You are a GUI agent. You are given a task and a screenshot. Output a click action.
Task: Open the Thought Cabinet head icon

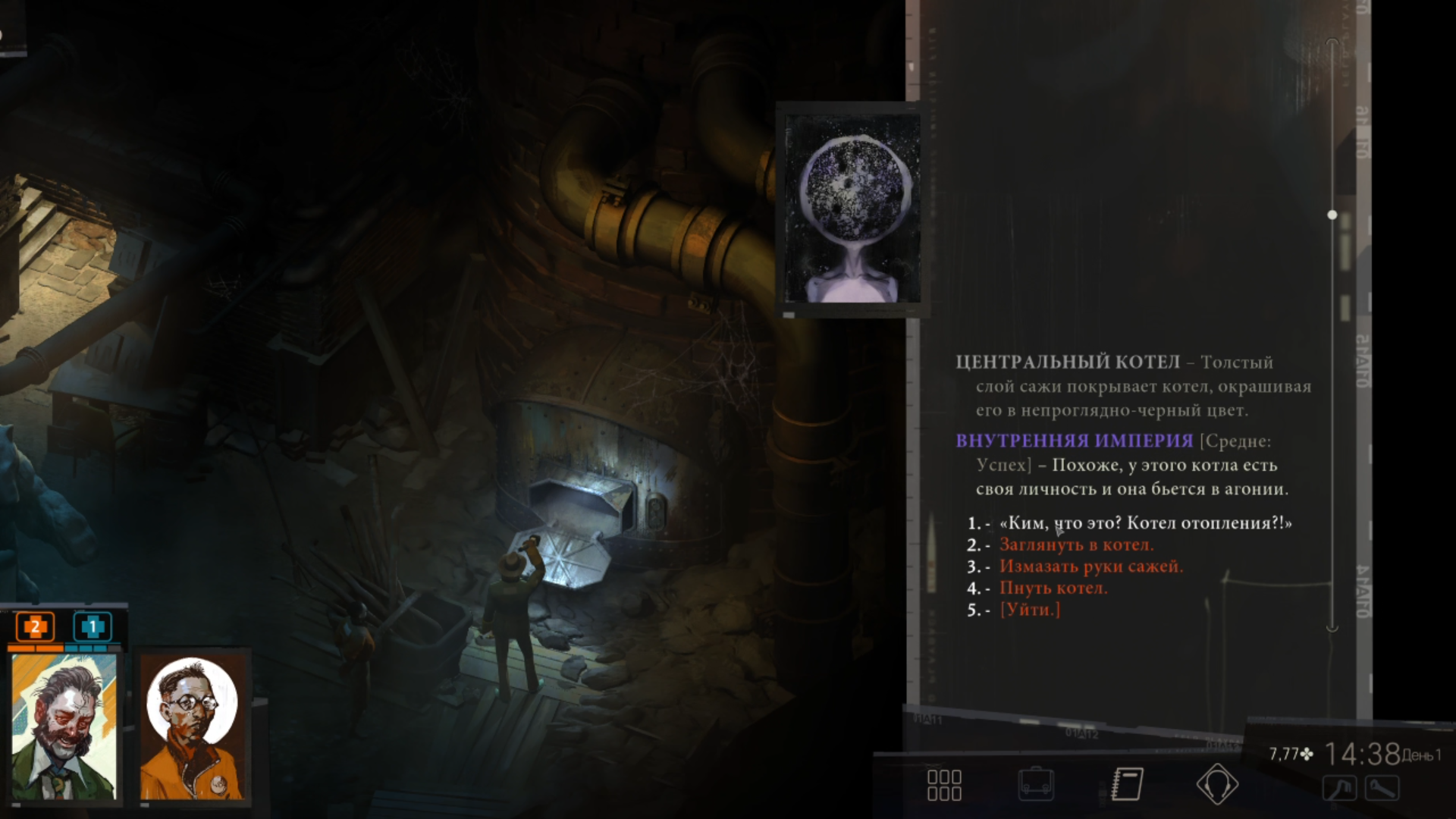coord(1217,785)
